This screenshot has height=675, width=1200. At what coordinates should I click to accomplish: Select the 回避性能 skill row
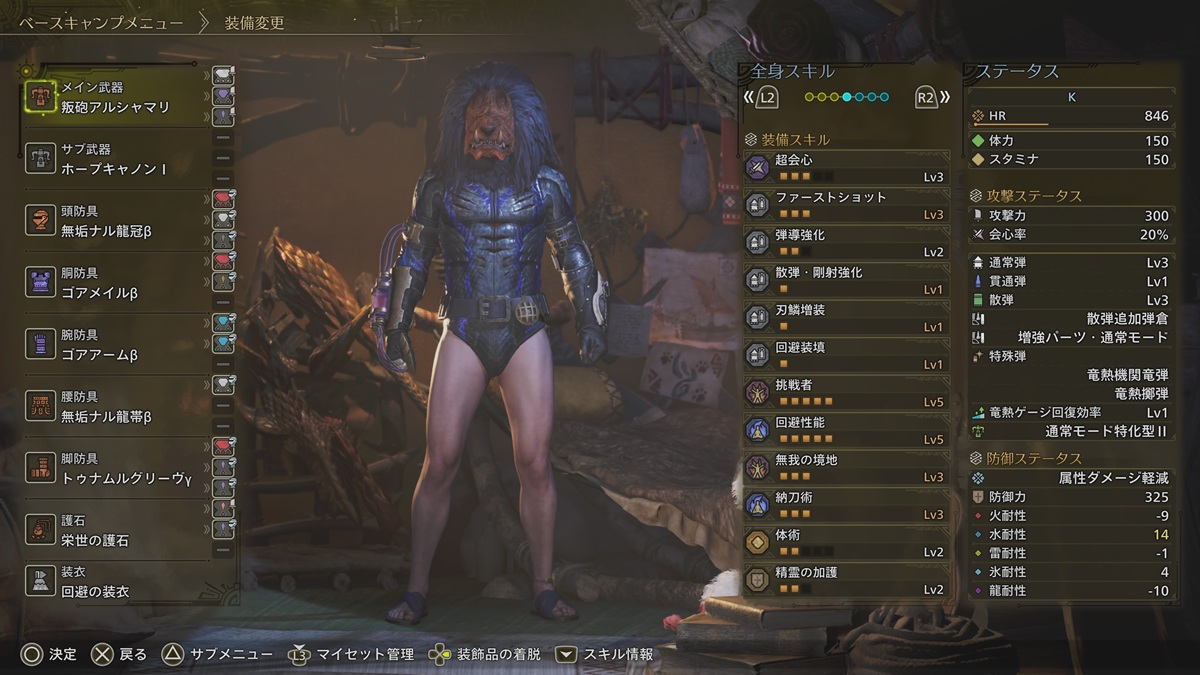pos(847,430)
